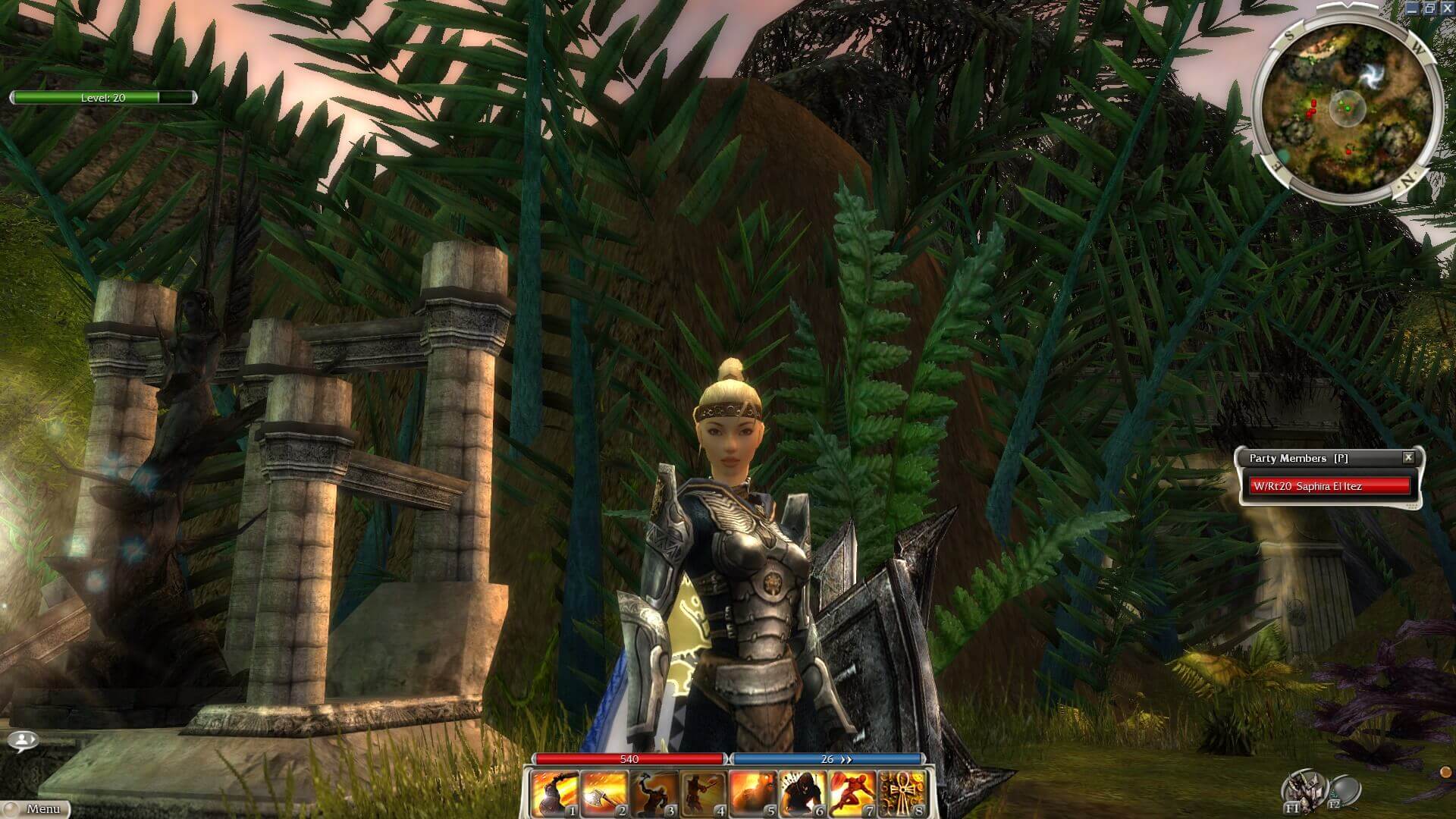The height and width of the screenshot is (819, 1456).
Task: Open the party search icon on the left
Action: [x=23, y=739]
